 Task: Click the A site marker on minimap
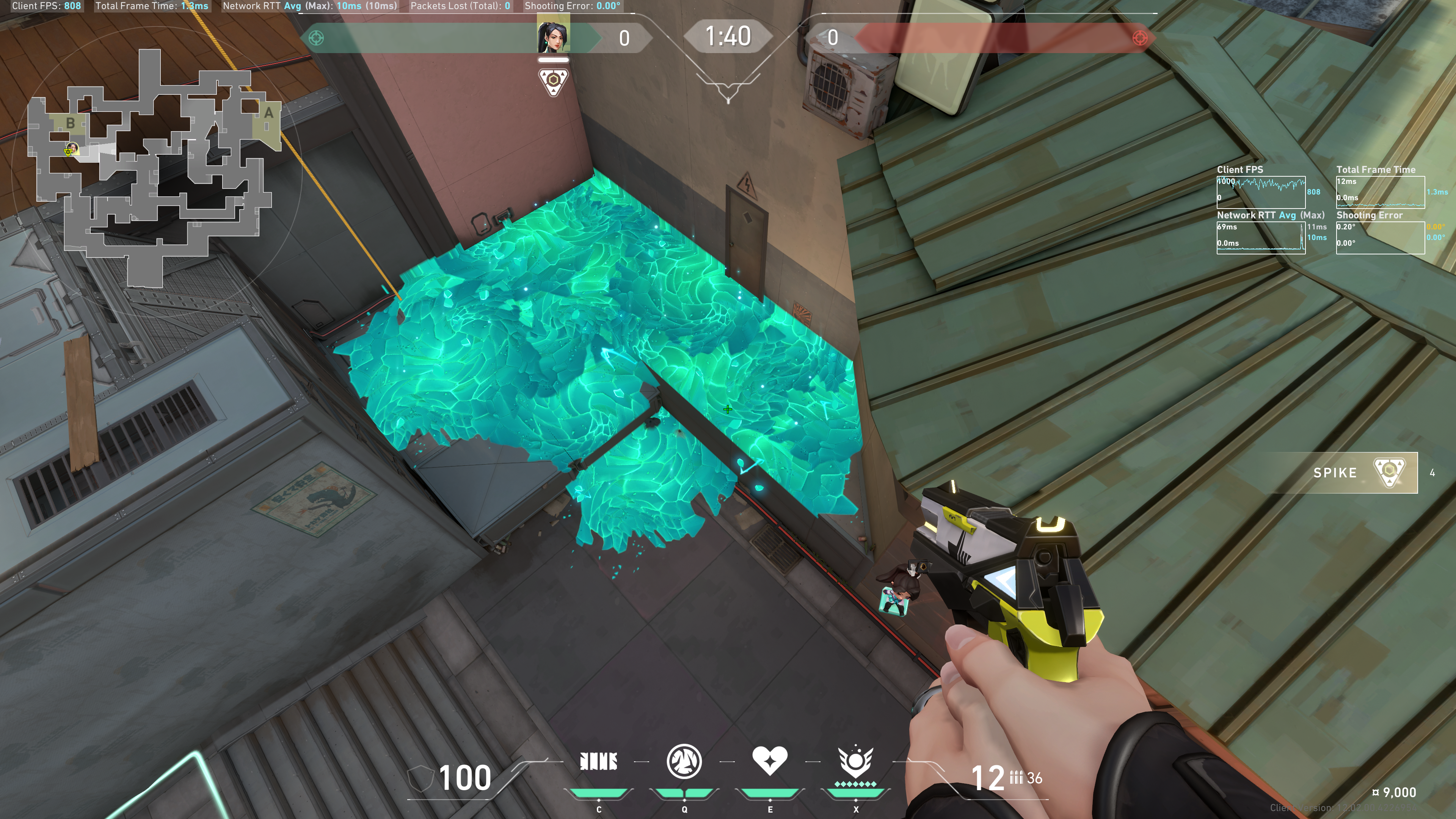point(268,113)
